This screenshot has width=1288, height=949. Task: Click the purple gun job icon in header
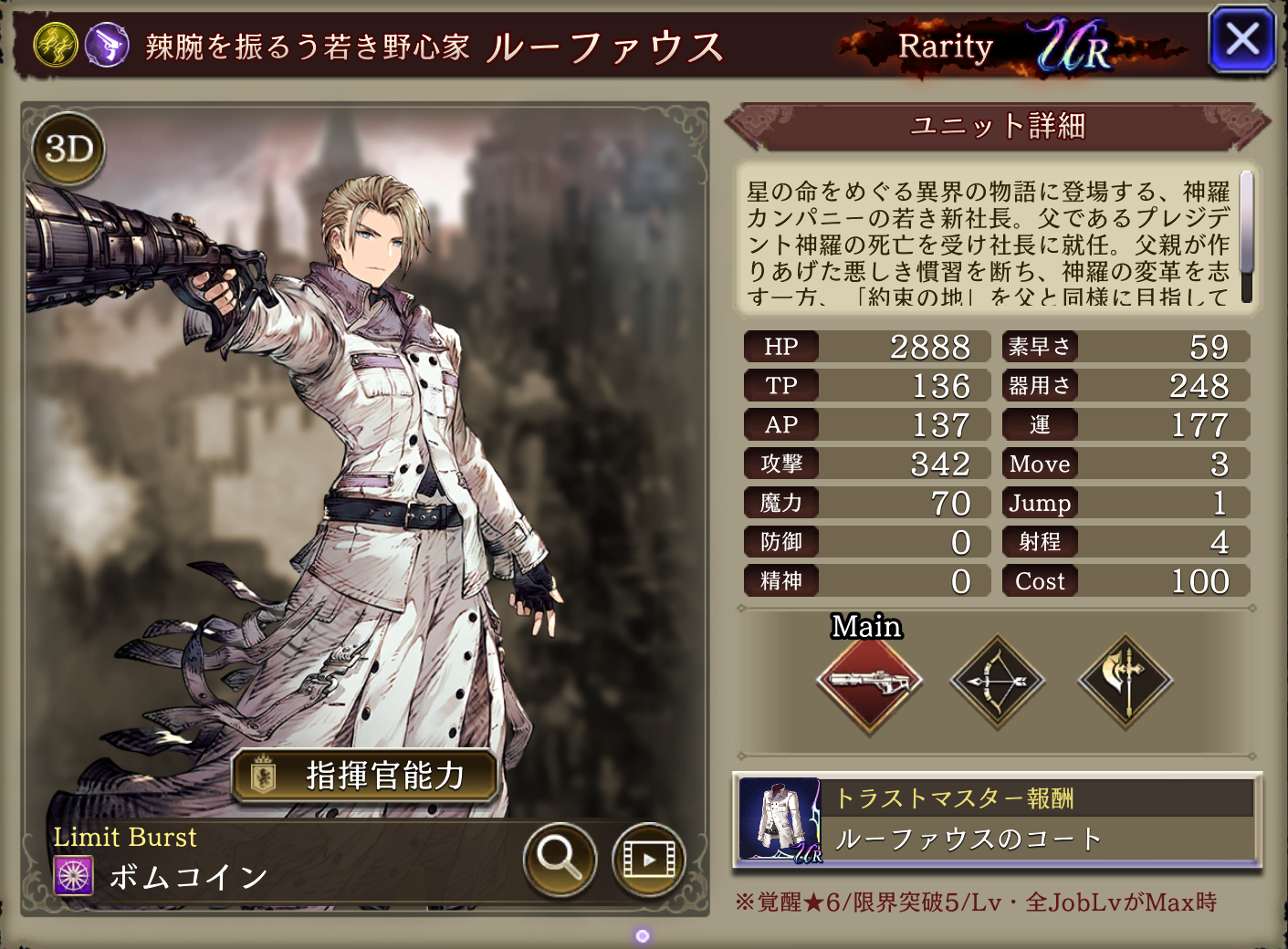click(107, 45)
